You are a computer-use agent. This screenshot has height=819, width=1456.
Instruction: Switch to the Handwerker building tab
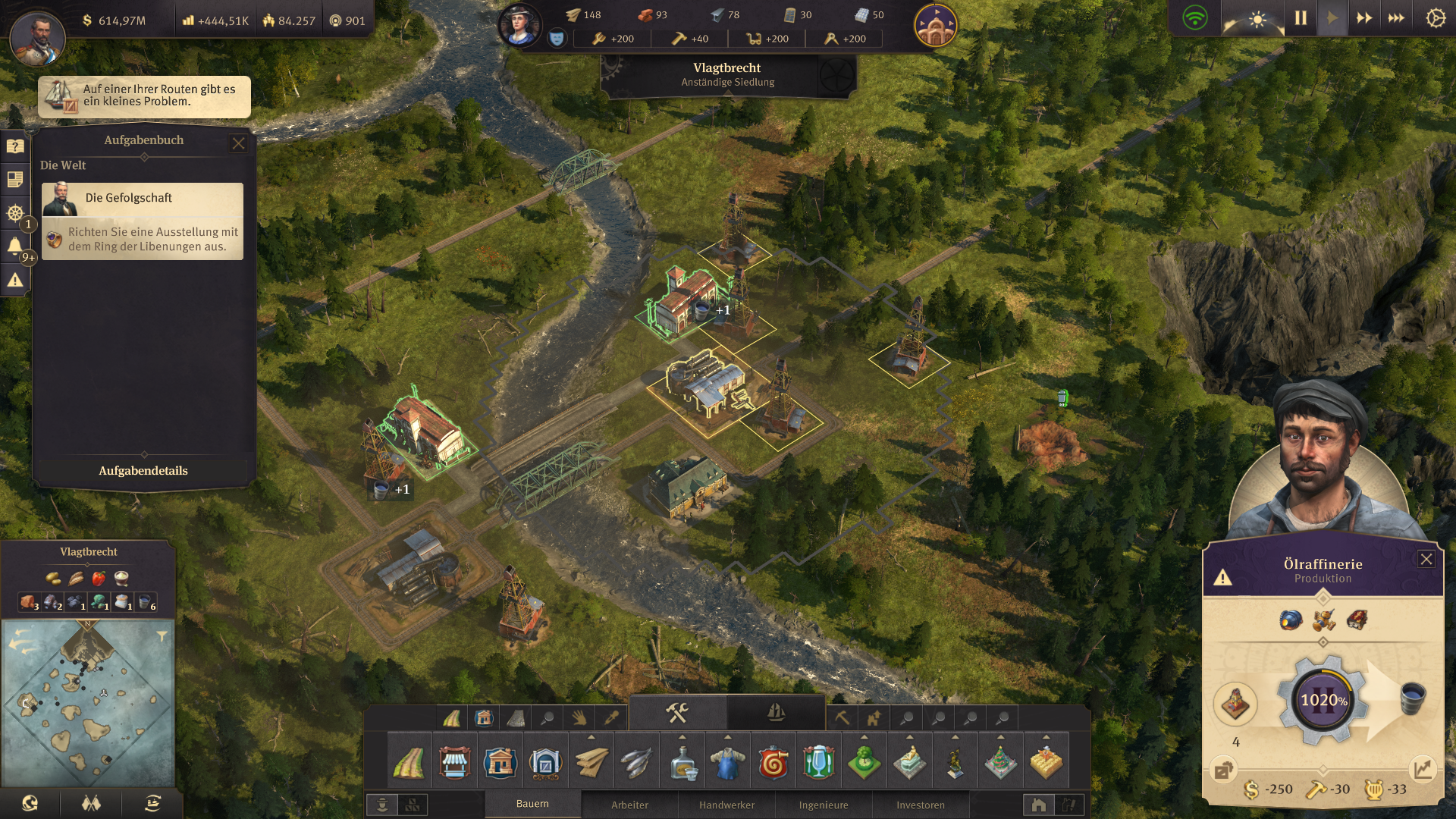(726, 805)
